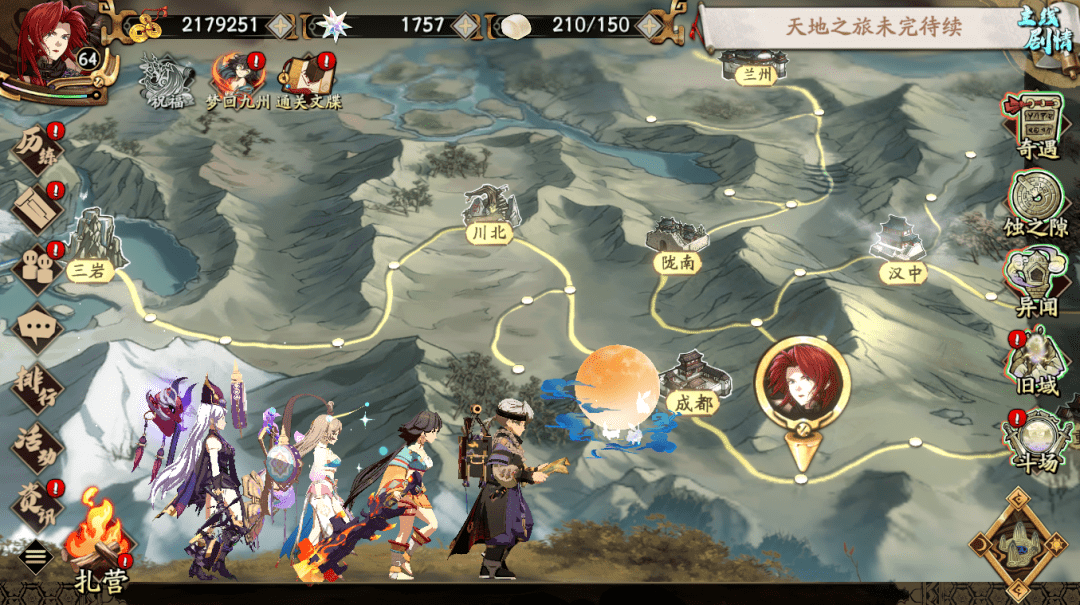Tap the plus button beside the coin total
The image size is (1080, 605).
pyautogui.click(x=282, y=25)
